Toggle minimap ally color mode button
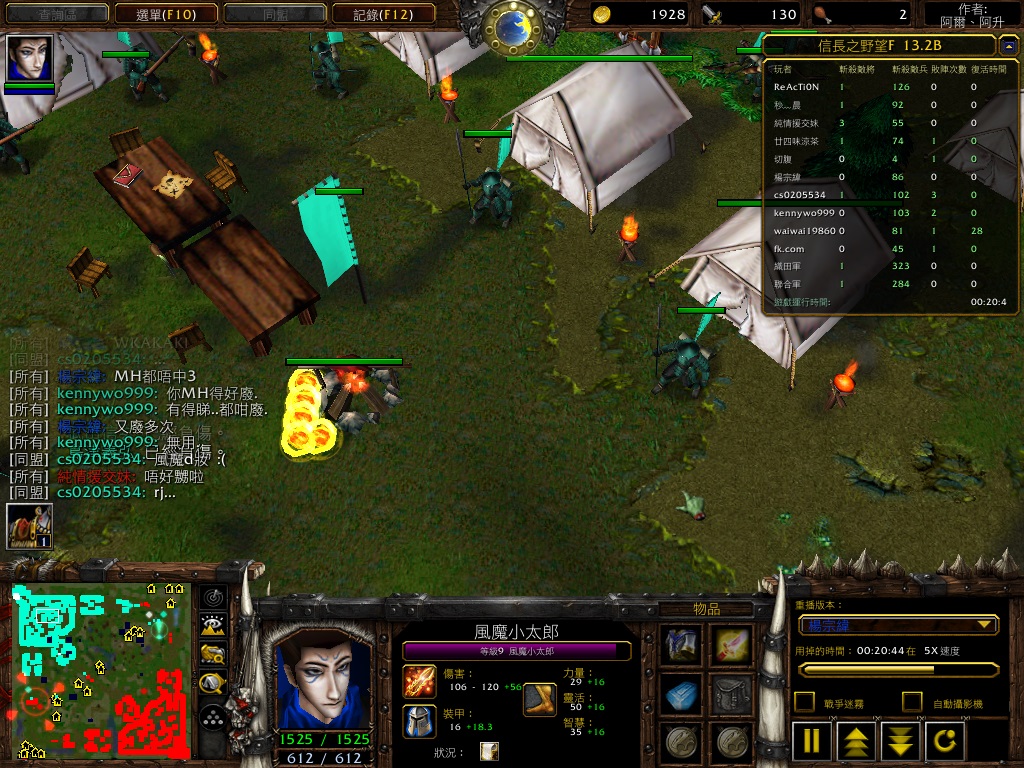The height and width of the screenshot is (768, 1024). pos(212,655)
